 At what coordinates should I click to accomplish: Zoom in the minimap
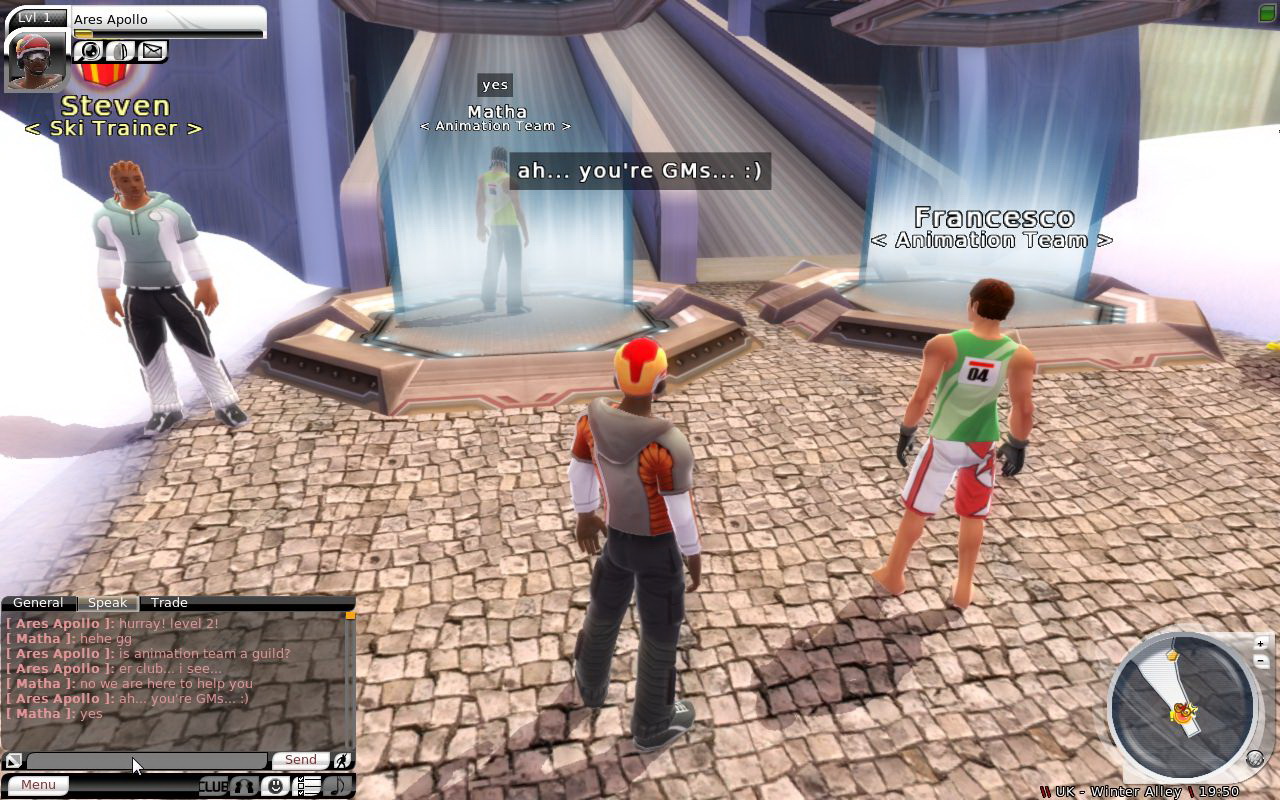tap(1261, 643)
